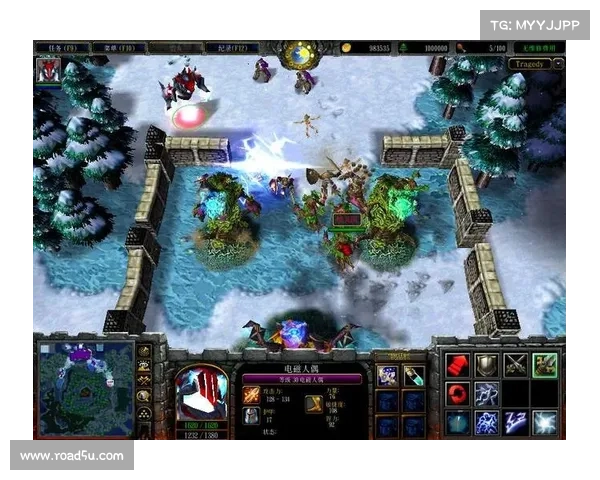
Task: Cast the white lightning burst ability
Action: (545, 423)
